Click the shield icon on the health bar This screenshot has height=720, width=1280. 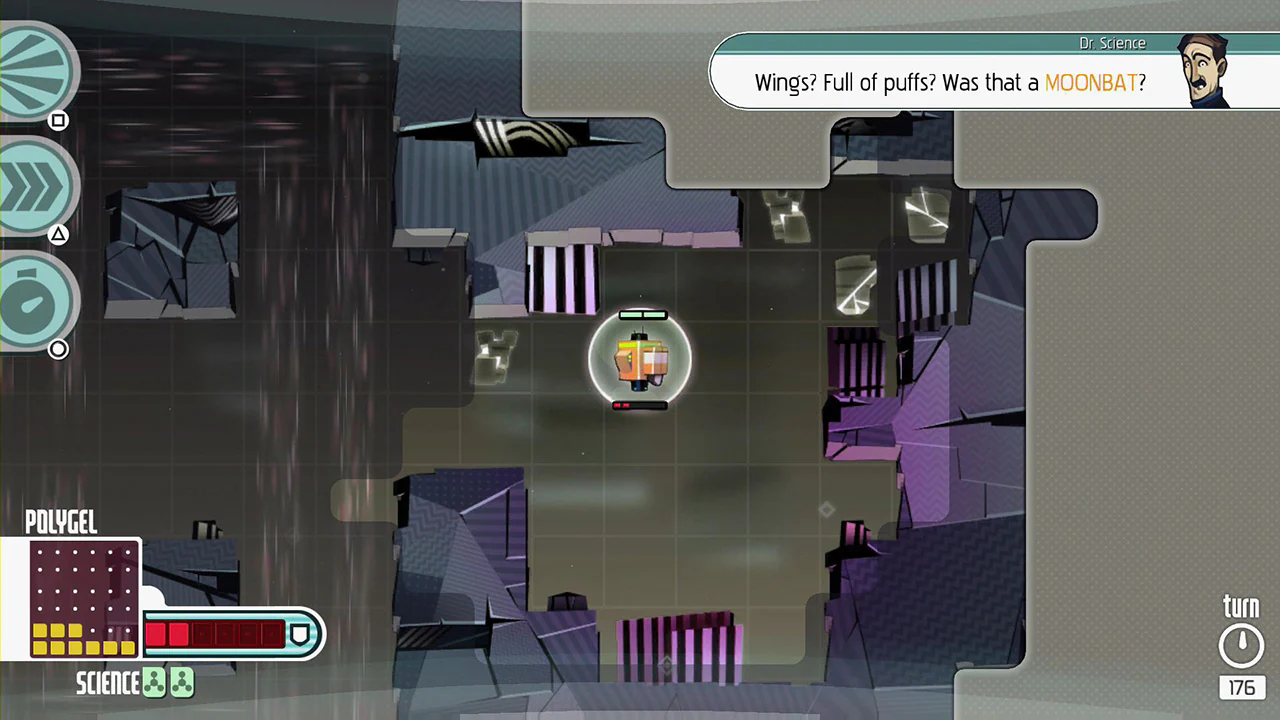pos(300,634)
